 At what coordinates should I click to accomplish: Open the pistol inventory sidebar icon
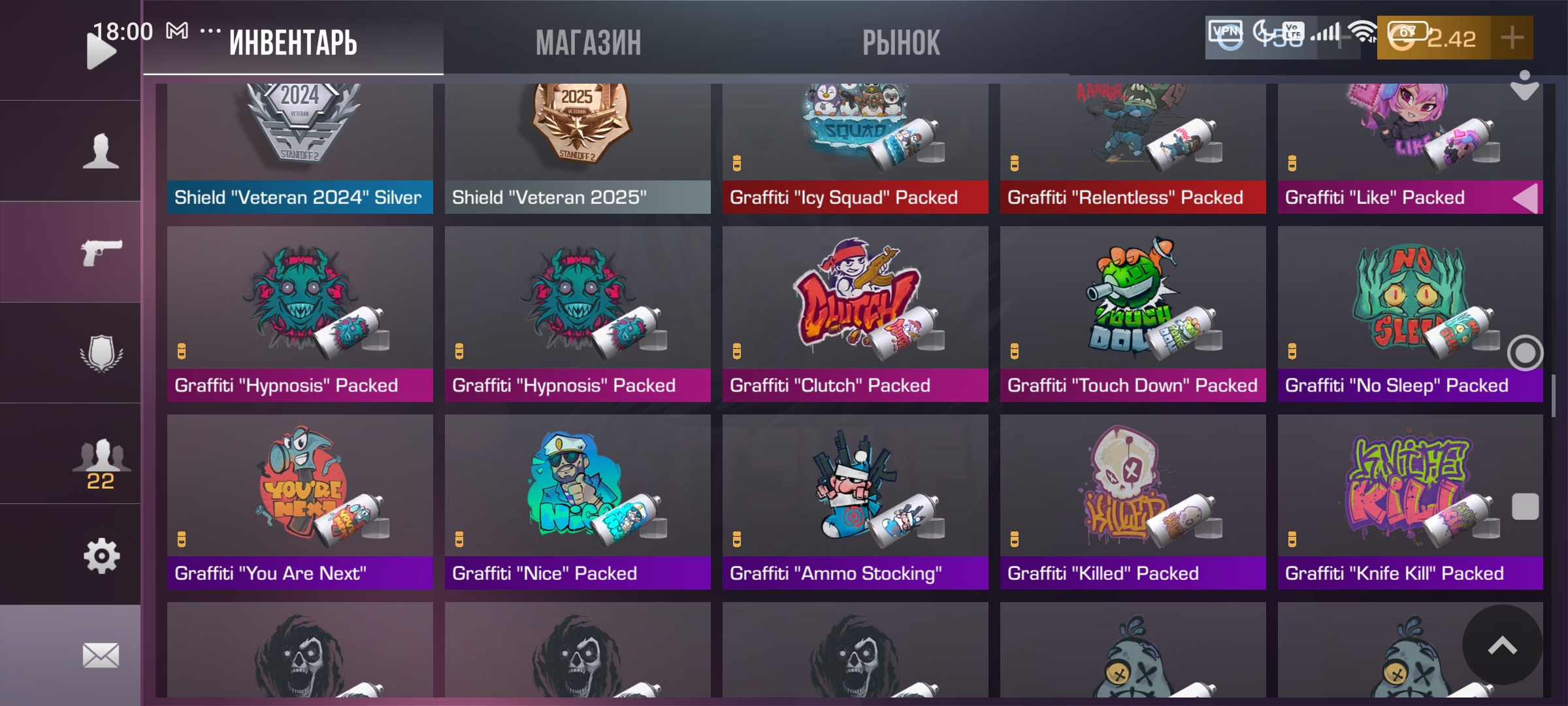tap(101, 252)
